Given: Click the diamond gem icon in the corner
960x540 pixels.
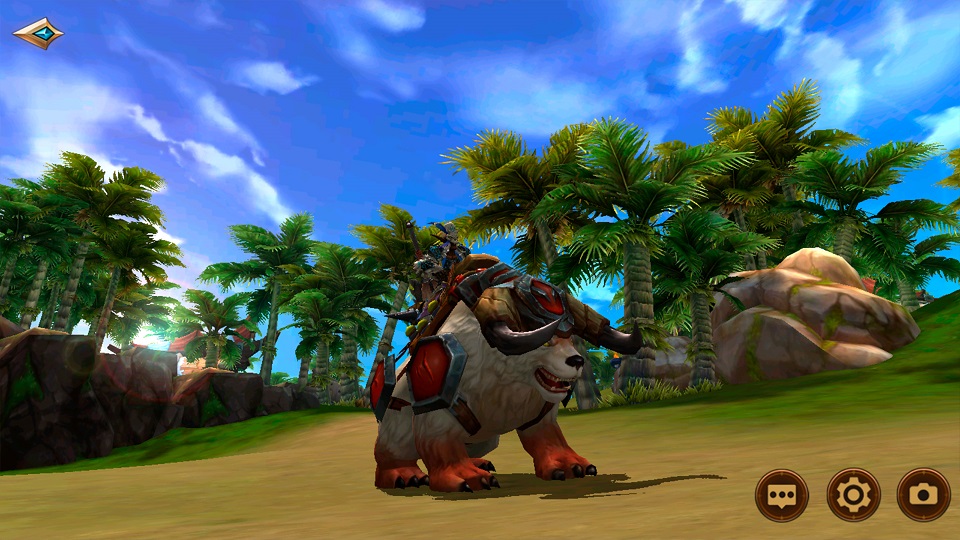Looking at the screenshot, I should [x=38, y=33].
